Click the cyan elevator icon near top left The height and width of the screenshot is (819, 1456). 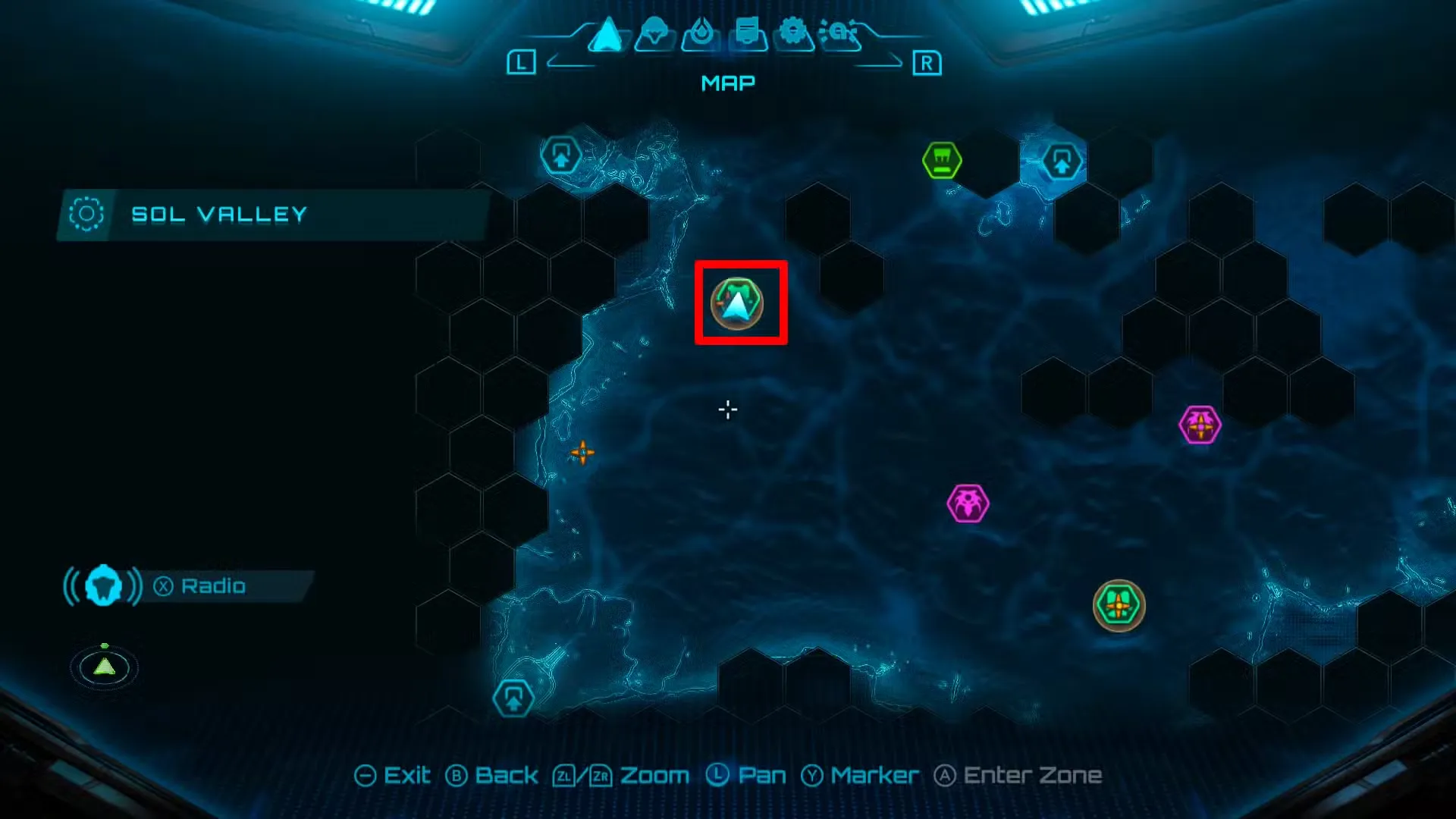[562, 154]
